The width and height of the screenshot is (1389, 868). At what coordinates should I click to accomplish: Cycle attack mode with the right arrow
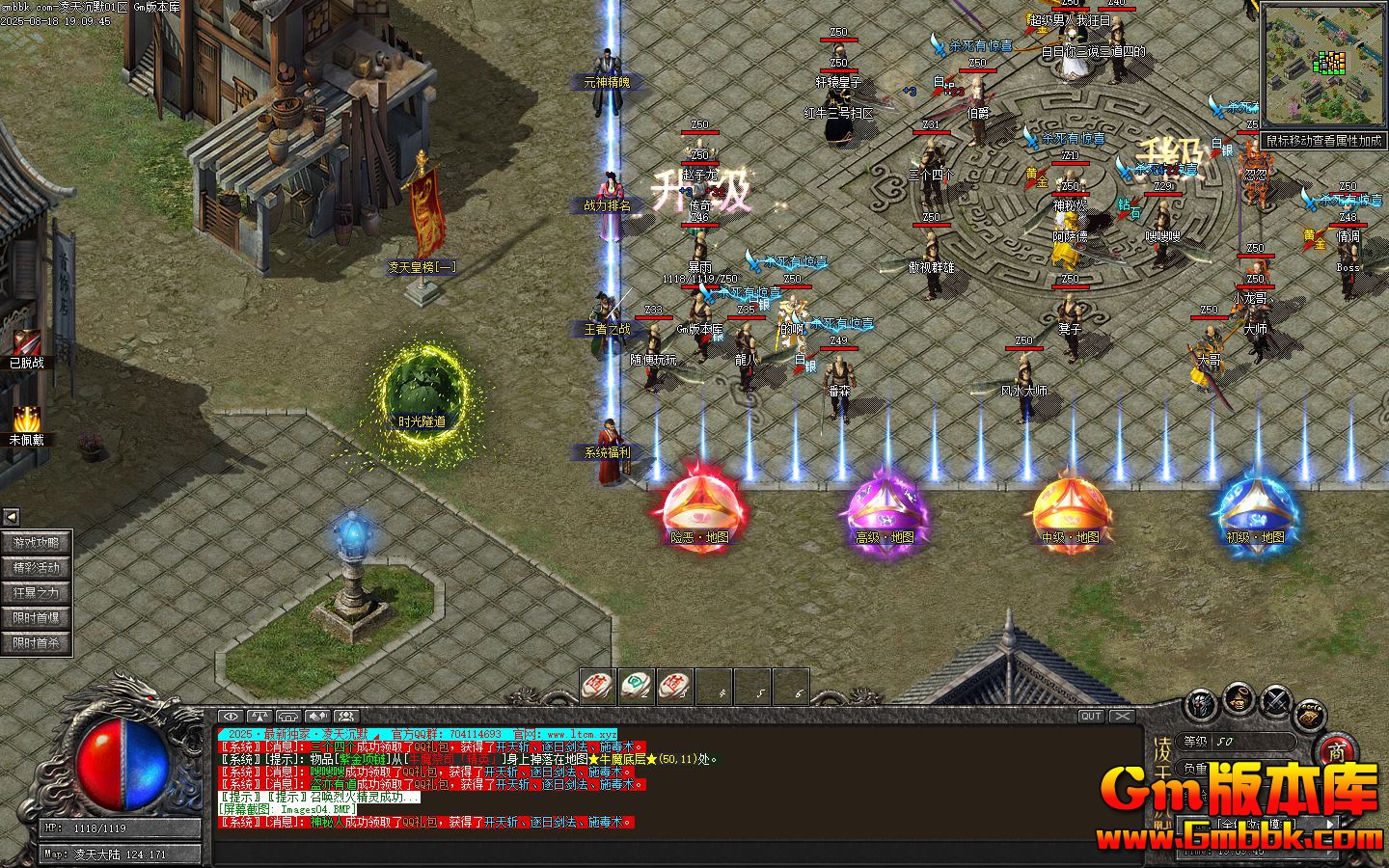tap(1330, 824)
